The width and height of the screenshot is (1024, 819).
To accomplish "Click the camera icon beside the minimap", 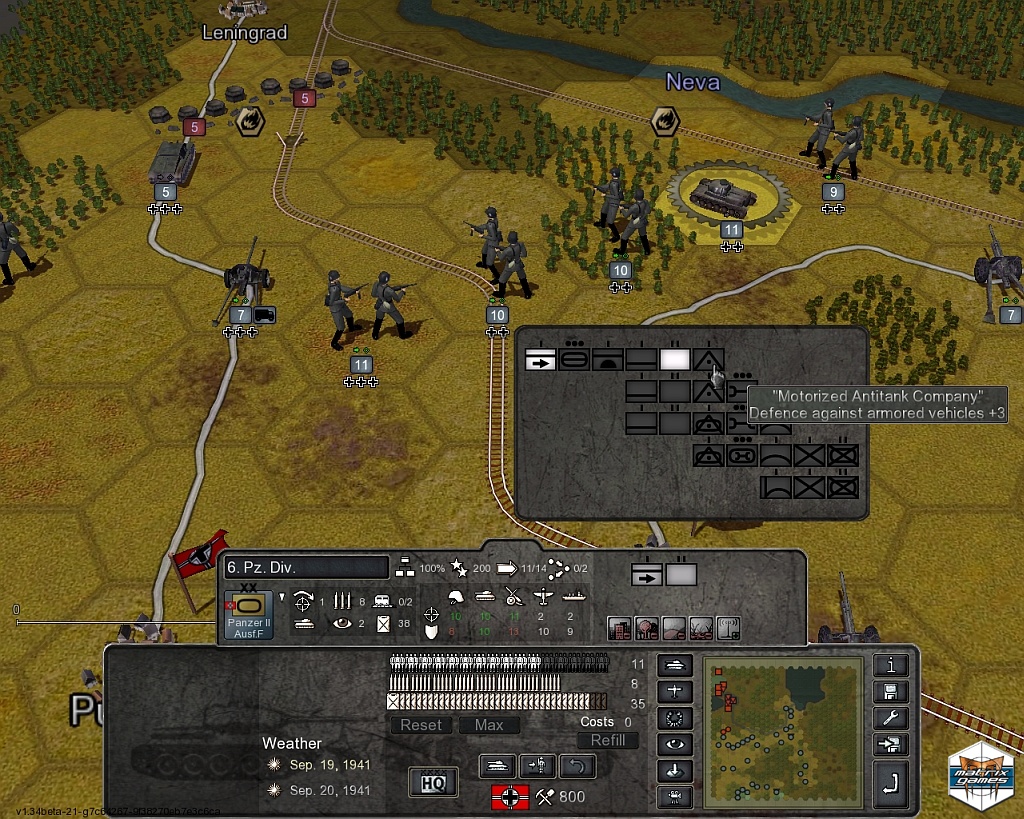I will click(675, 797).
